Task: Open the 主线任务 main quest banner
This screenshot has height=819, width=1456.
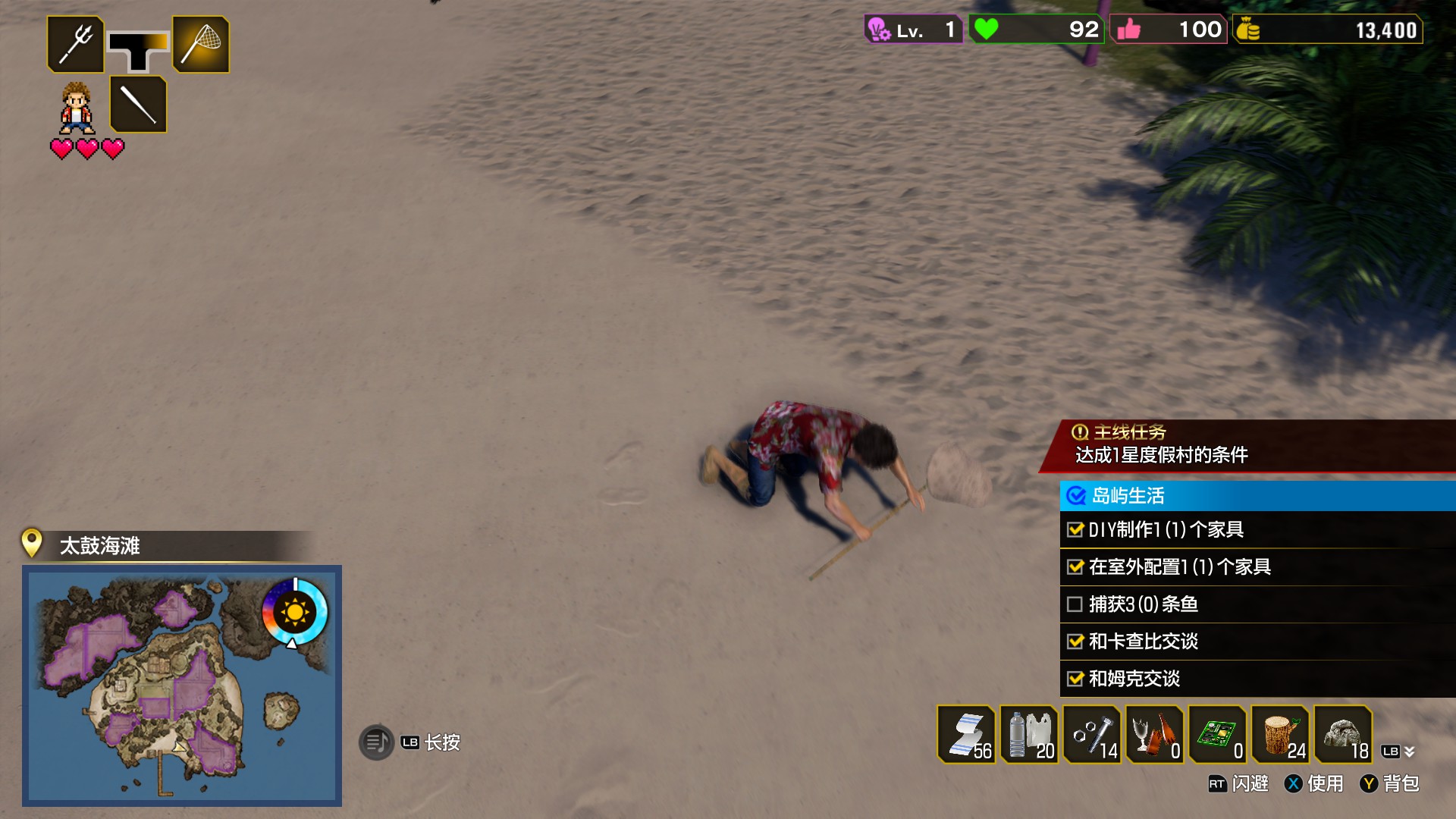Action: 1247,445
